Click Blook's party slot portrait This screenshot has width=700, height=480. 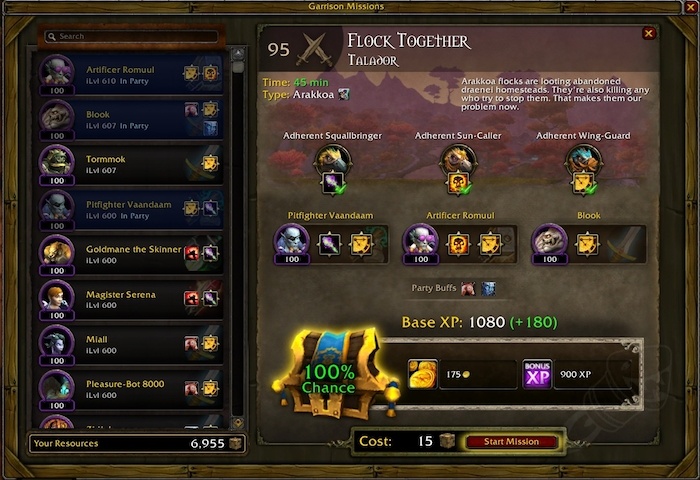(x=550, y=240)
